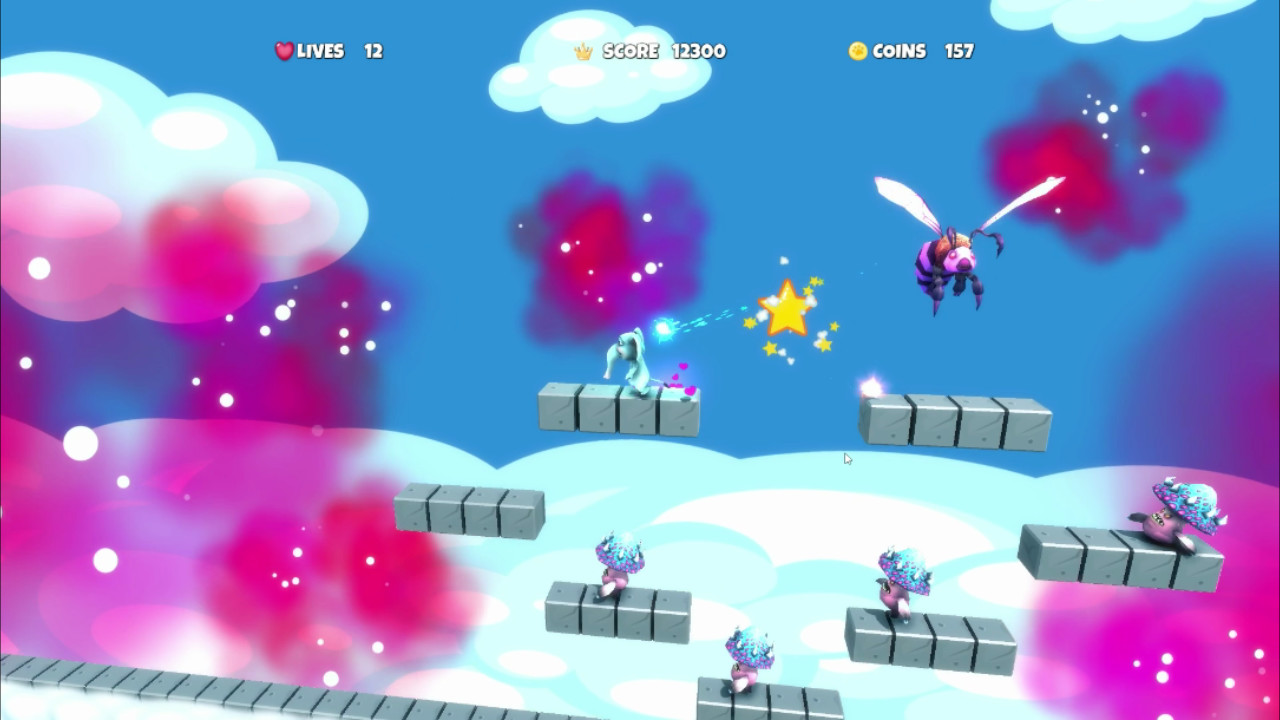Click the red heart Lives icon
This screenshot has width=1280, height=720.
(283, 51)
